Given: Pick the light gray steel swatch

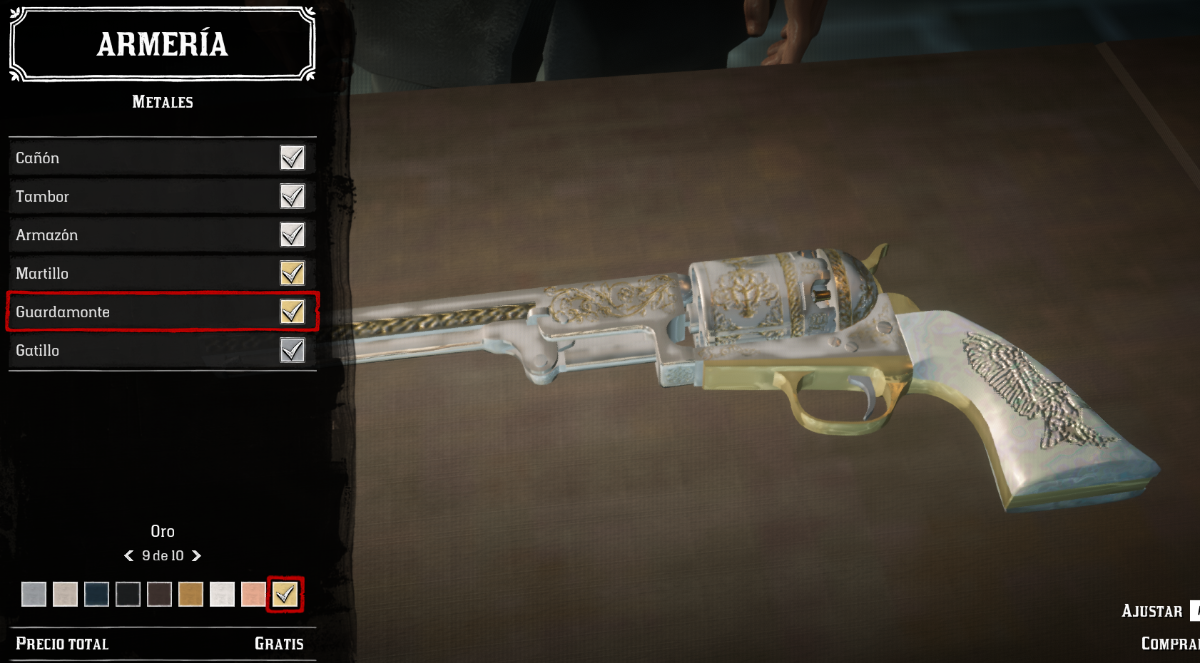Looking at the screenshot, I should click(x=34, y=595).
